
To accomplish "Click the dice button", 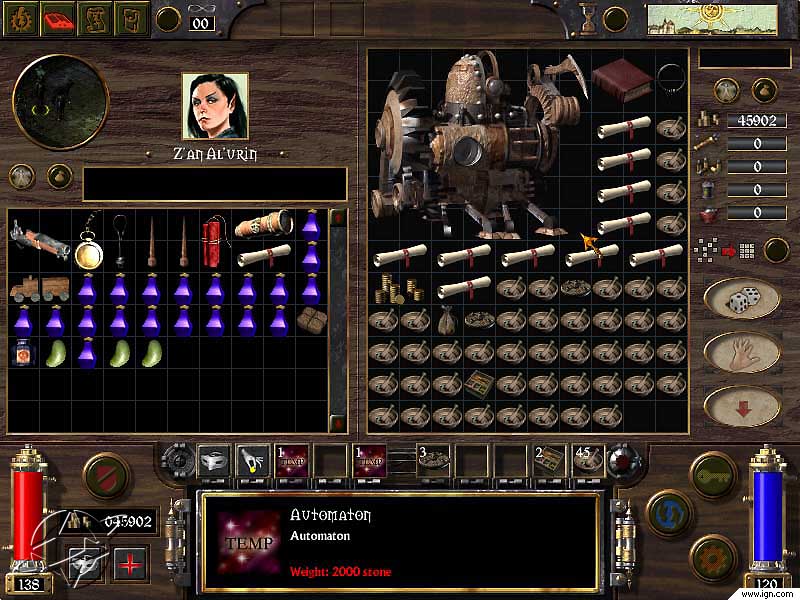I will [741, 298].
